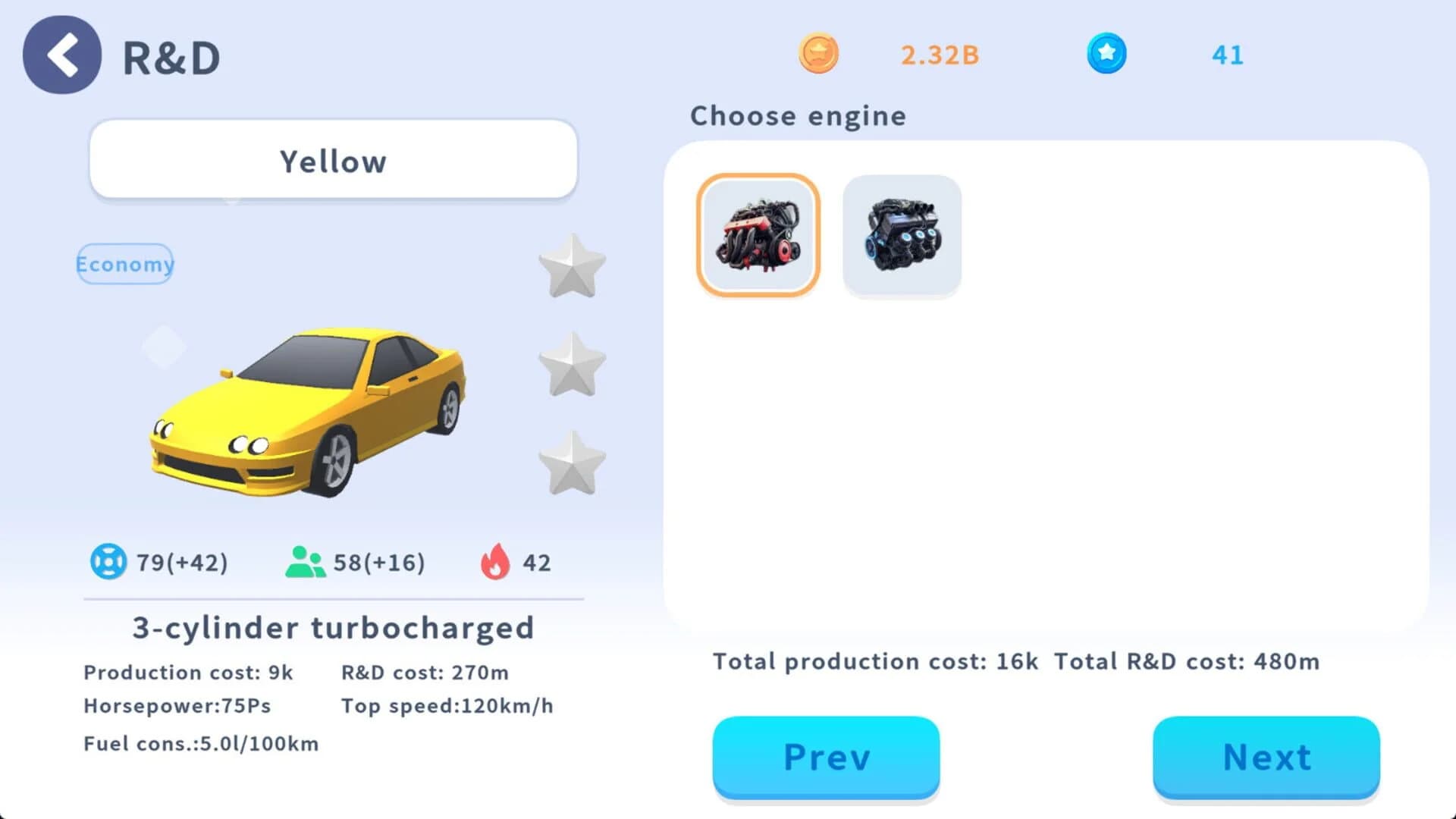The image size is (1456, 819).
Task: Select the black V-engine option
Action: pos(902,234)
